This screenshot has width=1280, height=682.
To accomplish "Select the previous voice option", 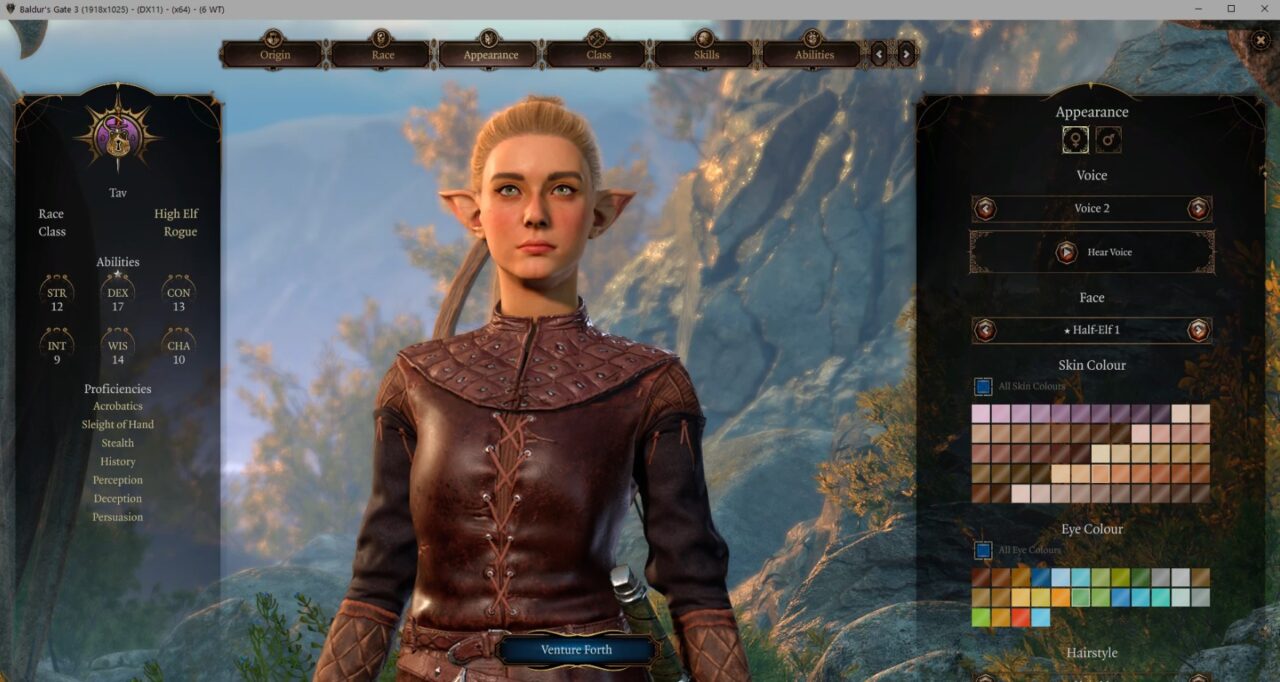I will [x=986, y=208].
